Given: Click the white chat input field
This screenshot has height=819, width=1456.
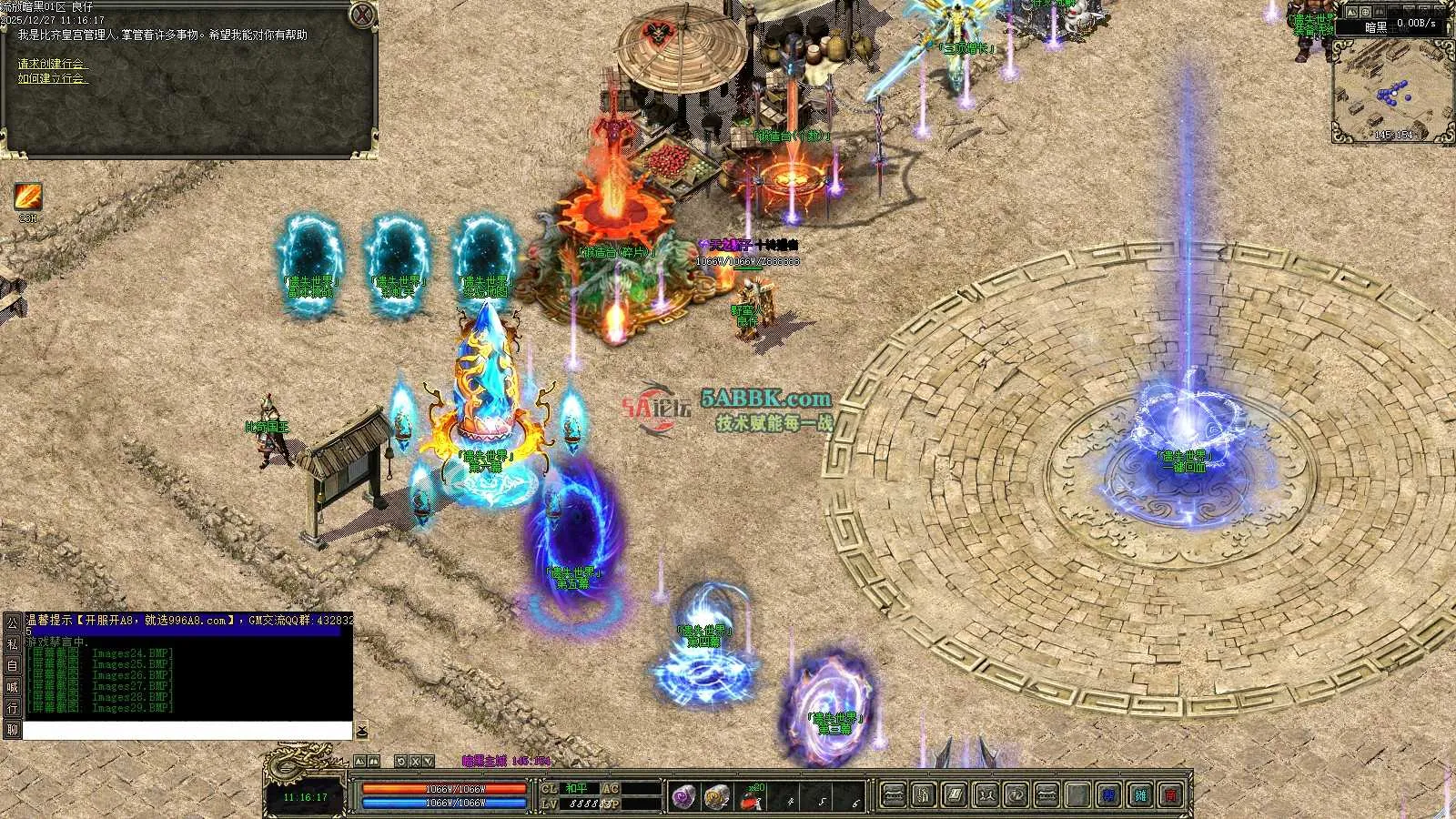Looking at the screenshot, I should [187, 731].
